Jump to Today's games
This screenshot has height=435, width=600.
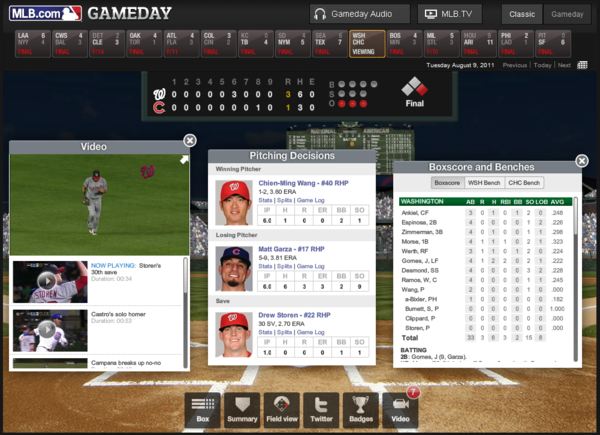pos(542,65)
